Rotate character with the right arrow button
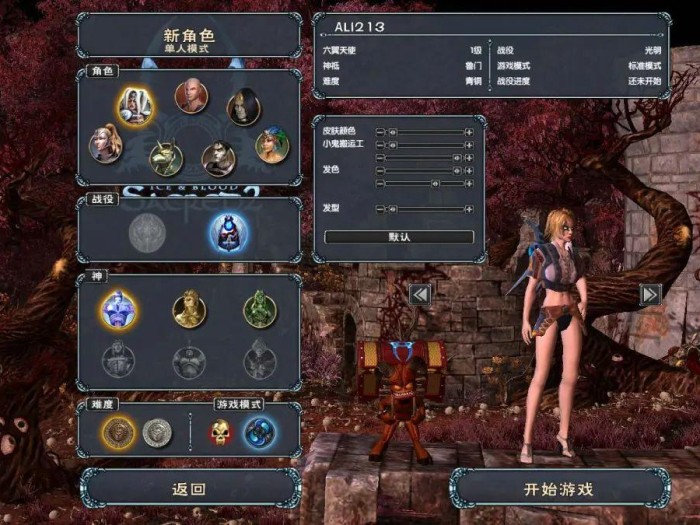The width and height of the screenshot is (700, 525). (650, 294)
